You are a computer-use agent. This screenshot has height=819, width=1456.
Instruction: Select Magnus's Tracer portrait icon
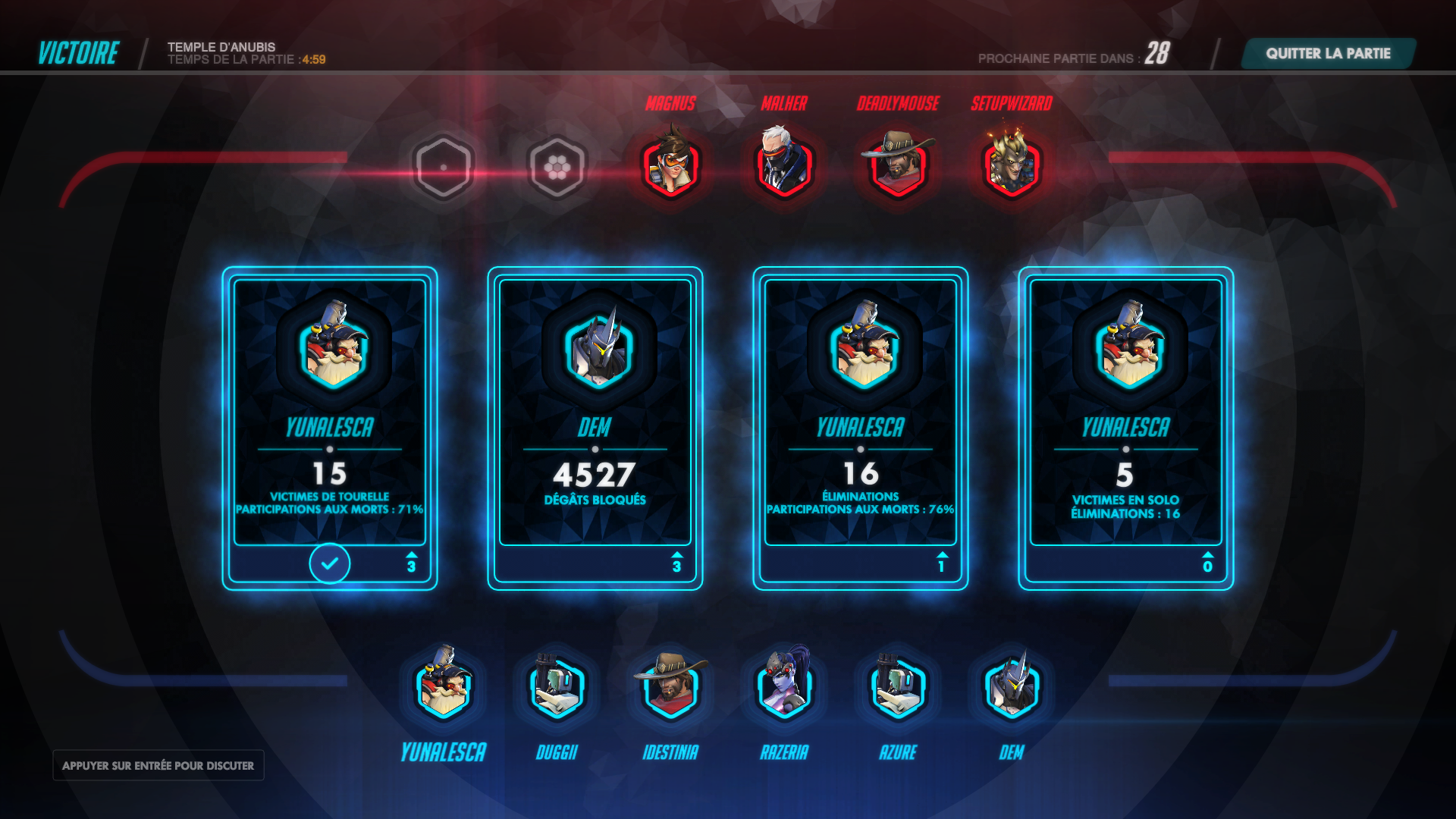[x=670, y=165]
